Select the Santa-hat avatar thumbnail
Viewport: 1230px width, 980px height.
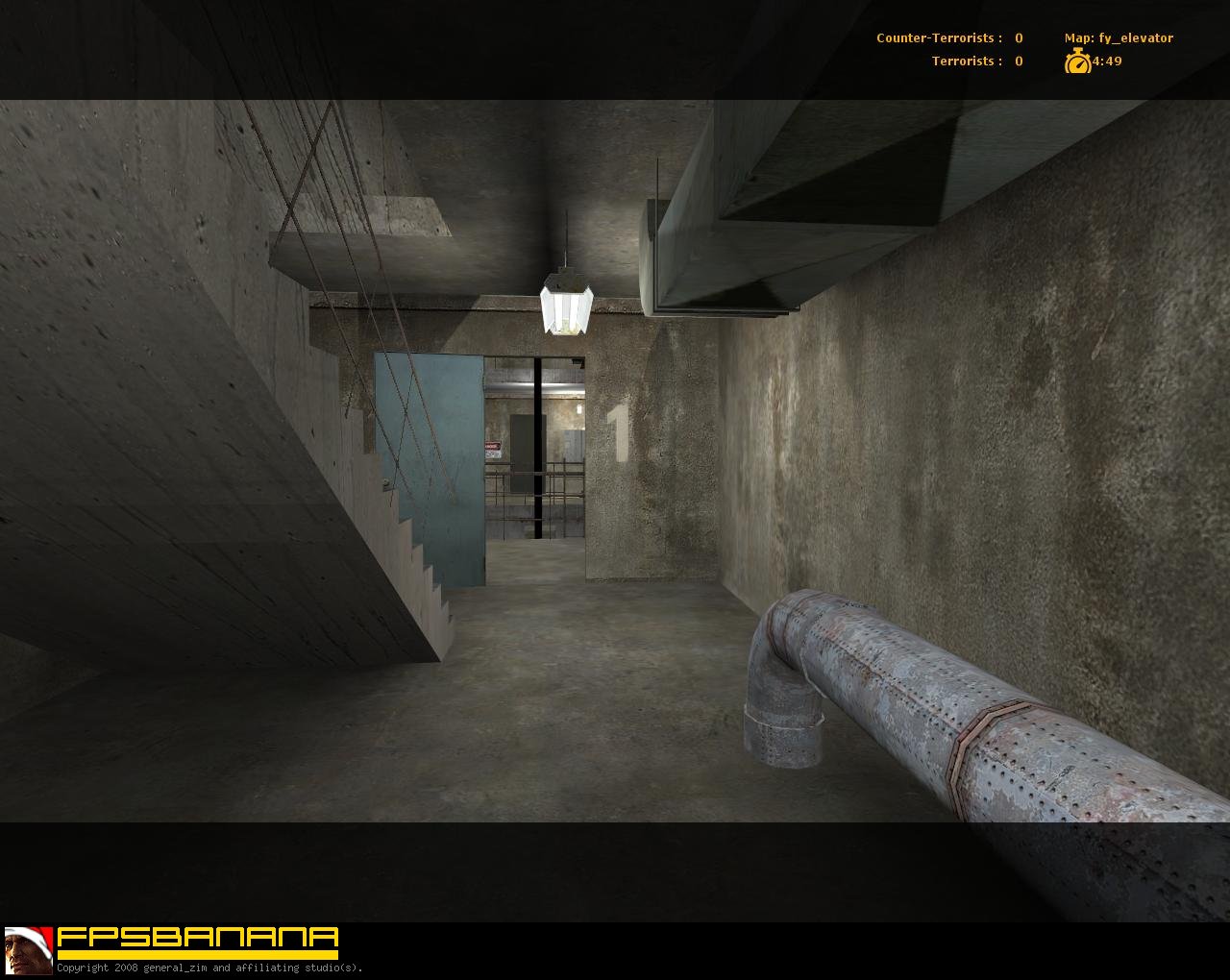(26, 951)
